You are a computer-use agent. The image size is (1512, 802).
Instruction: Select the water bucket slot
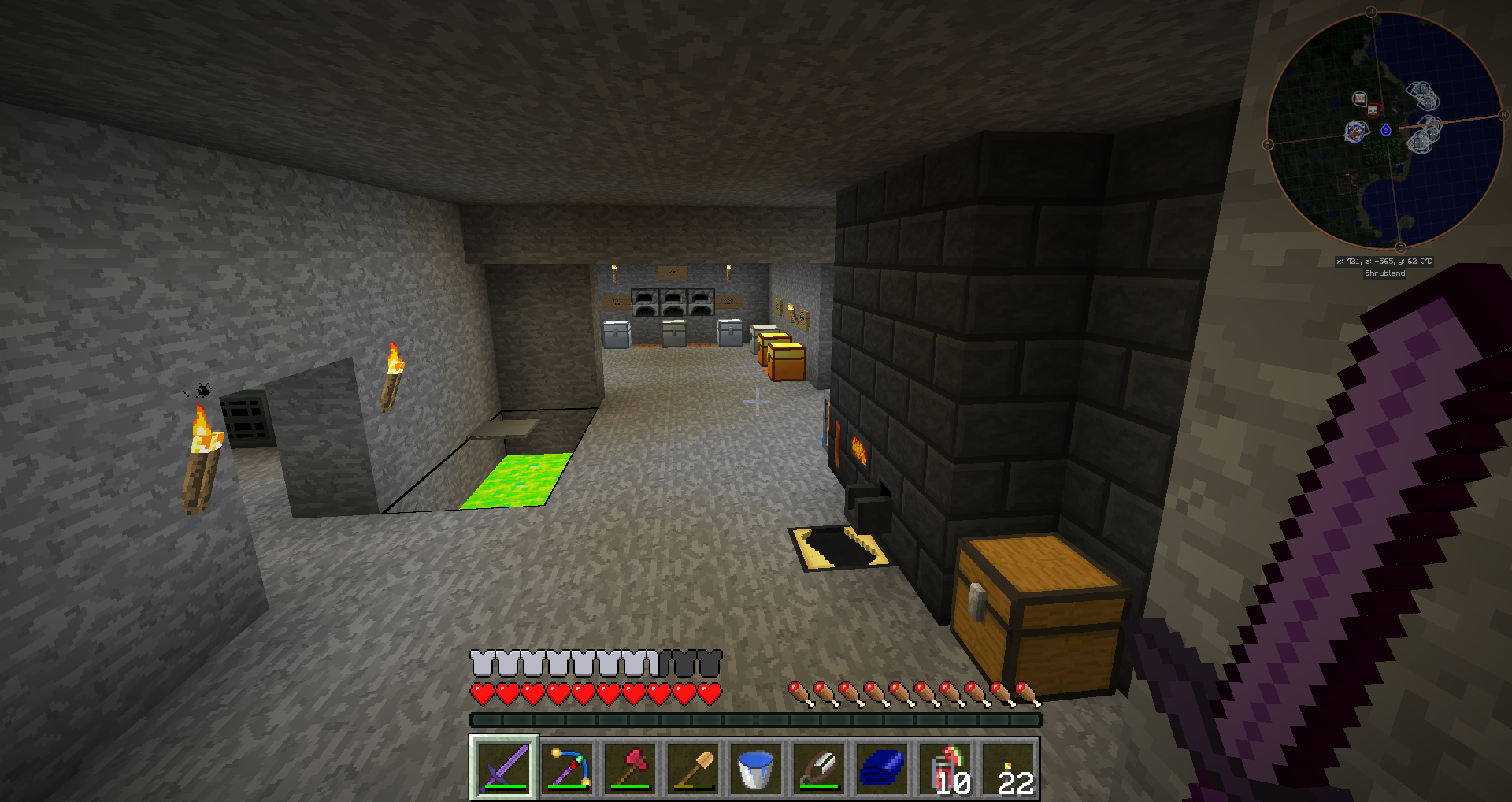tap(756, 767)
